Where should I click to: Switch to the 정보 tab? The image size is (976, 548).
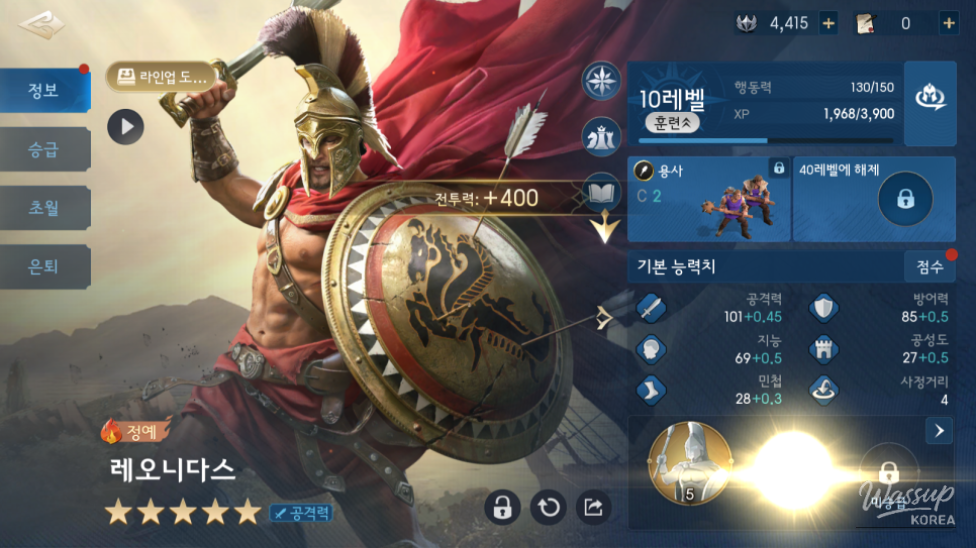coord(45,91)
